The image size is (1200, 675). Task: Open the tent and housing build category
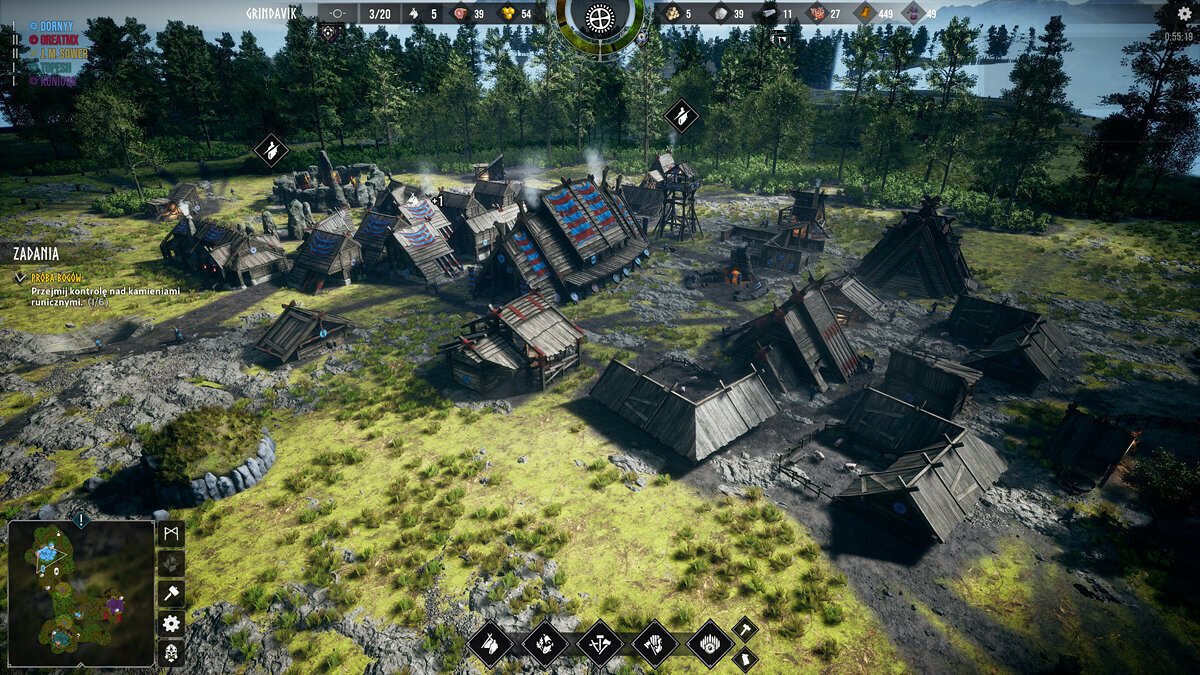pyautogui.click(x=490, y=643)
